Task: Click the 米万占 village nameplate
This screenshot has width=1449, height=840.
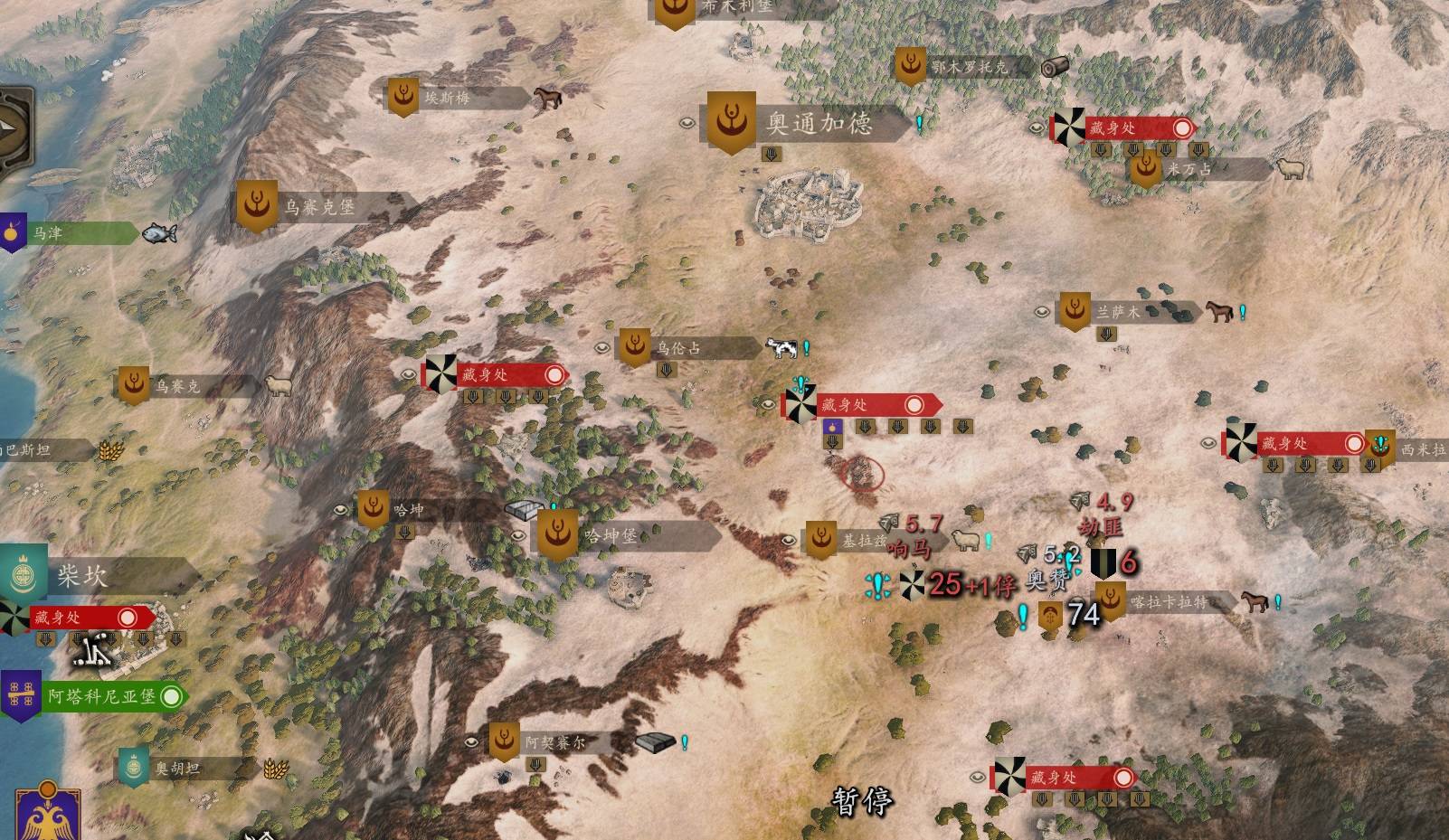Action: point(1189,168)
